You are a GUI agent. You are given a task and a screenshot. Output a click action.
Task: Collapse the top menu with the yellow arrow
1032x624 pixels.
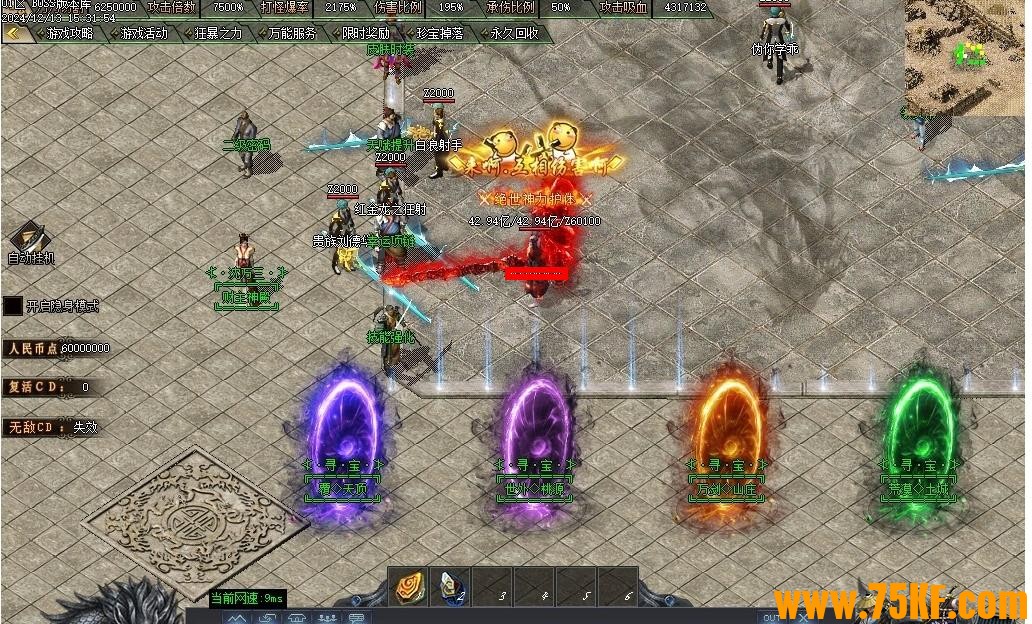coord(15,33)
